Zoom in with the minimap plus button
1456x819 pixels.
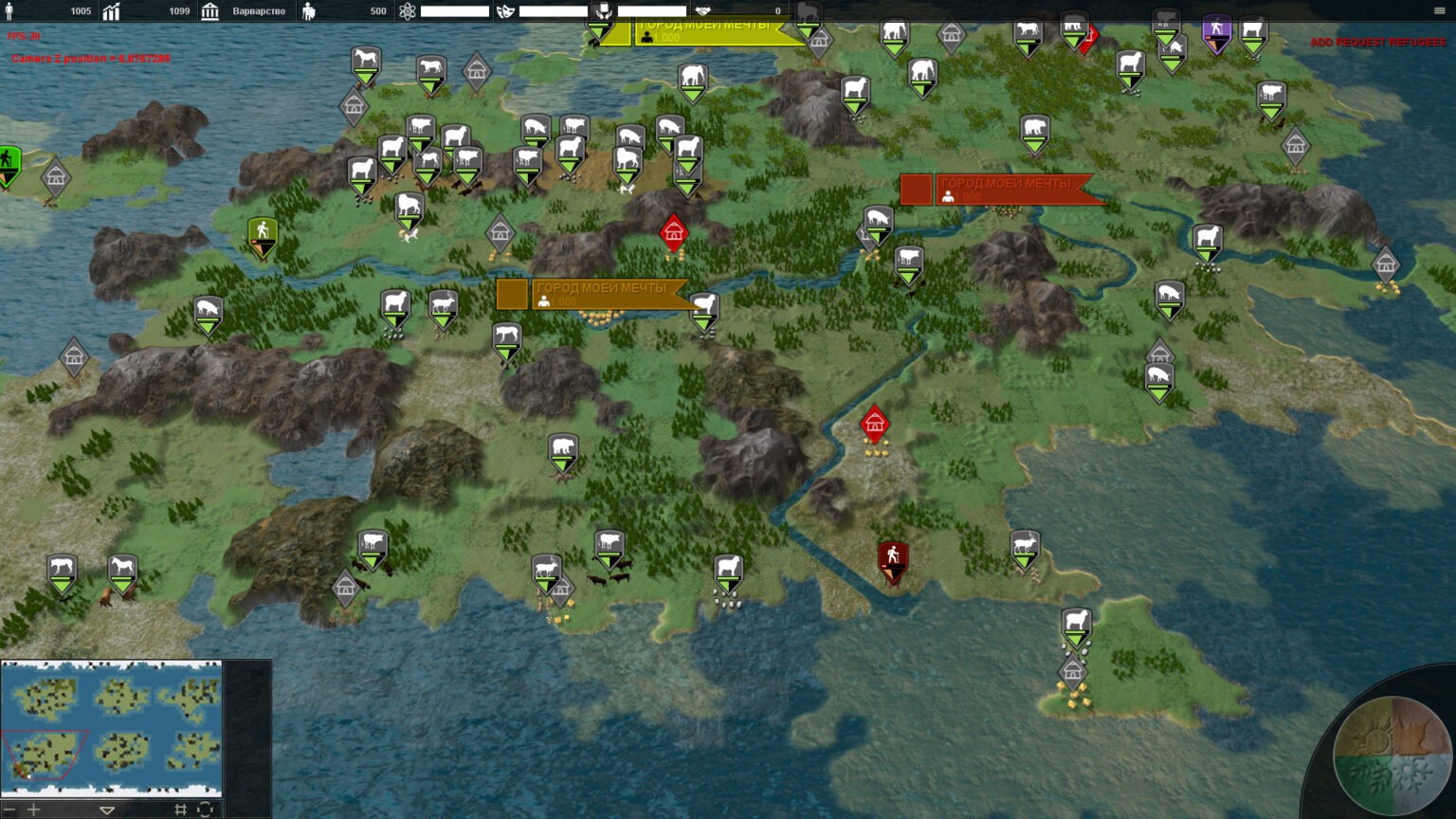tap(34, 810)
